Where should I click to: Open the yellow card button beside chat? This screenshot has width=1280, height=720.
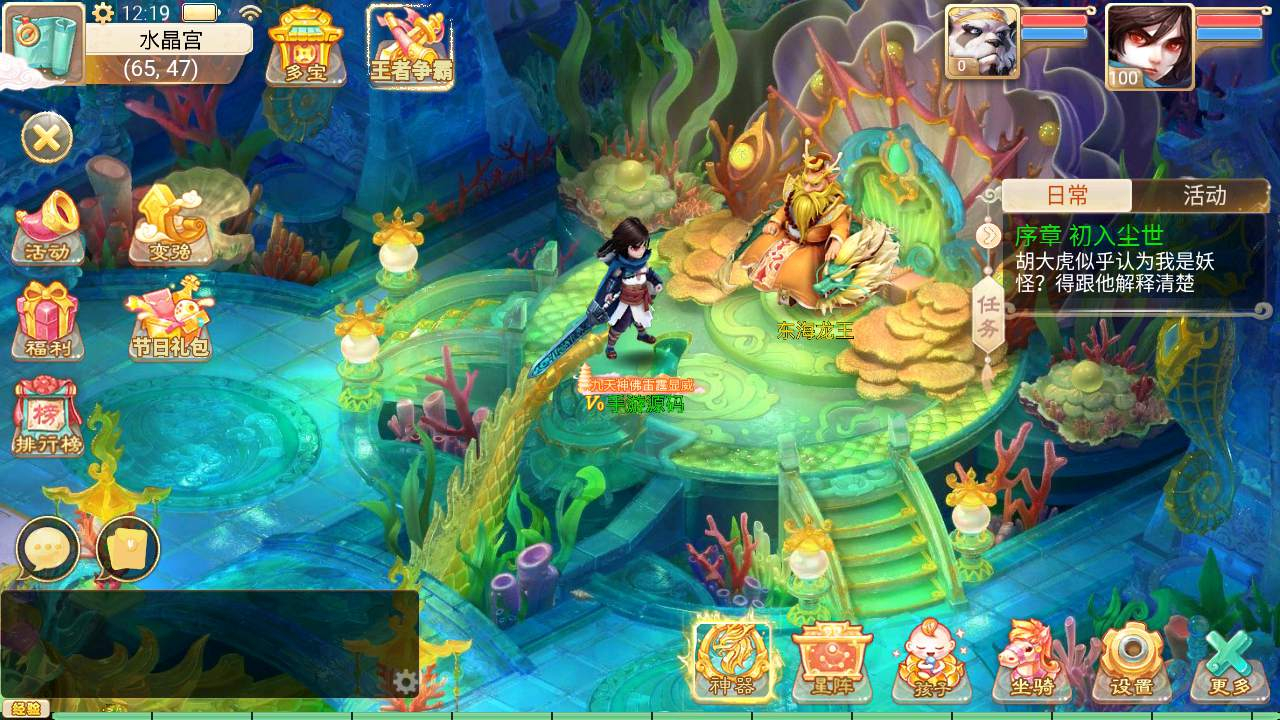[129, 549]
